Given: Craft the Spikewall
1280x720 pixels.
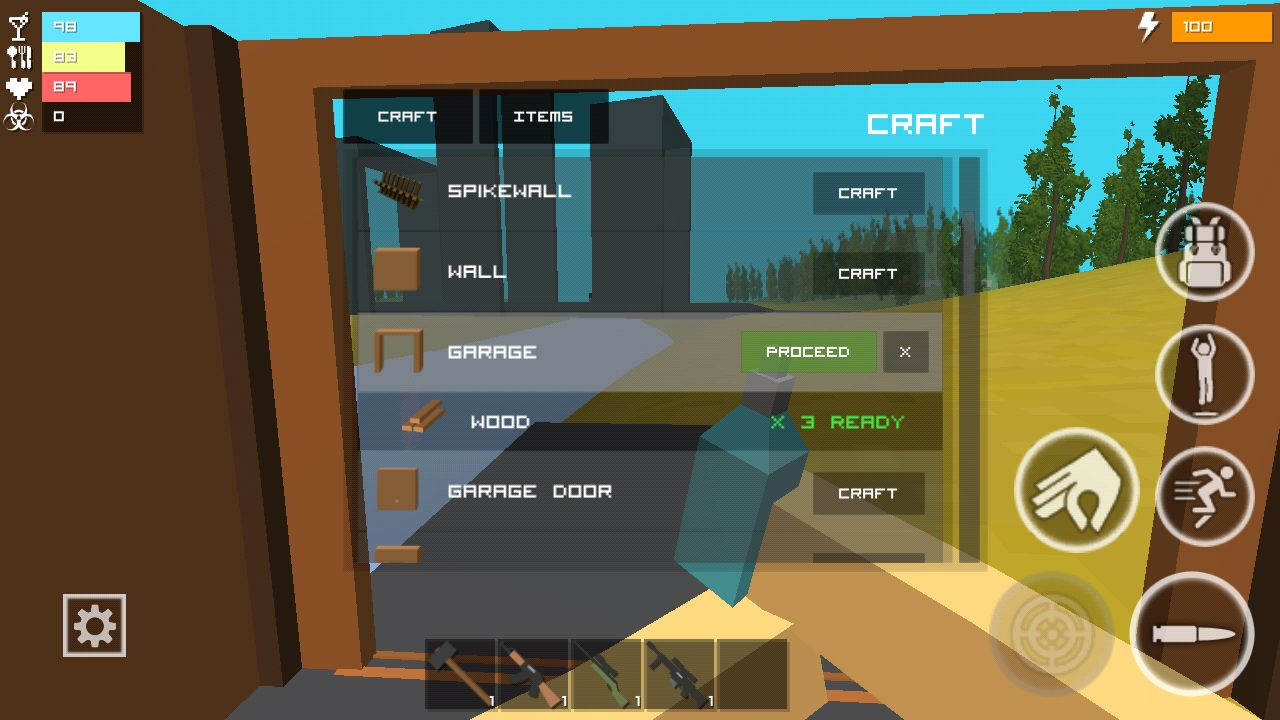Looking at the screenshot, I should (x=867, y=193).
